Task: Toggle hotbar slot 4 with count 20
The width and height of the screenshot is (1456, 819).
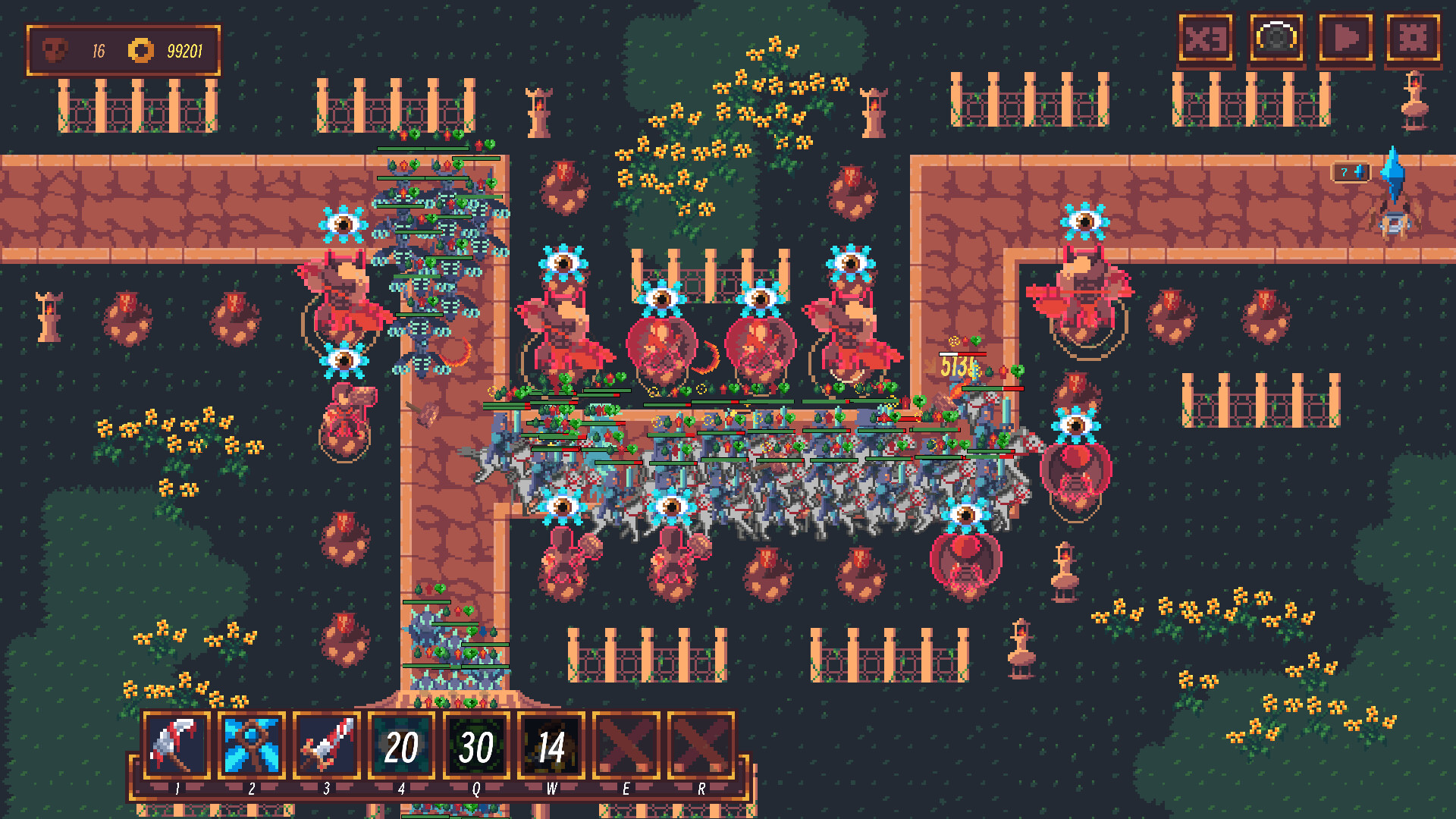Action: click(401, 747)
